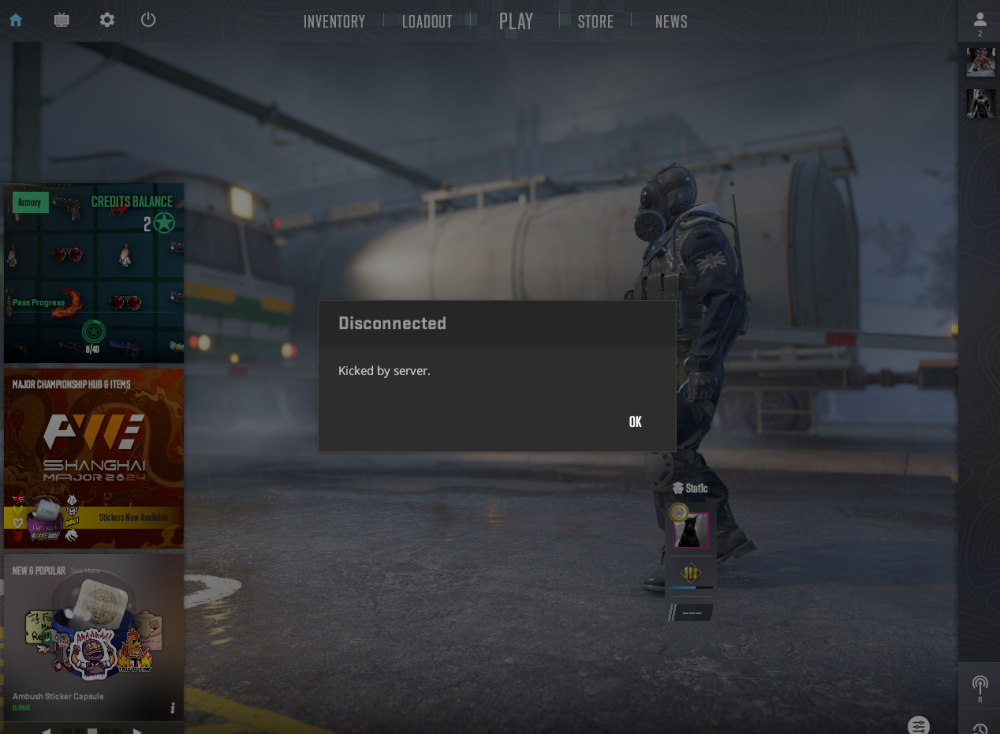1000x734 pixels.
Task: Open the watch matches TV icon
Action: pyautogui.click(x=62, y=20)
